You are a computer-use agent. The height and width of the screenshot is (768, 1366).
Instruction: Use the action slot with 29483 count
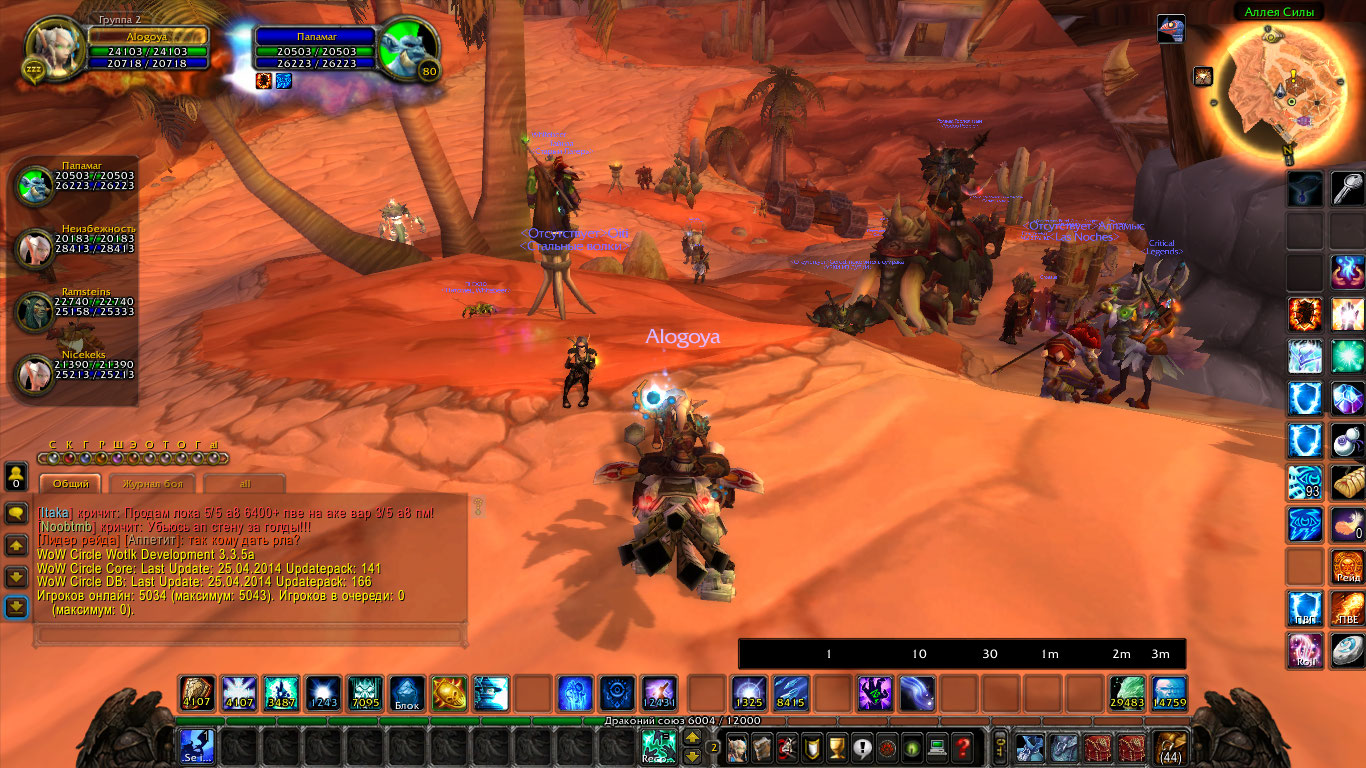click(x=1127, y=693)
